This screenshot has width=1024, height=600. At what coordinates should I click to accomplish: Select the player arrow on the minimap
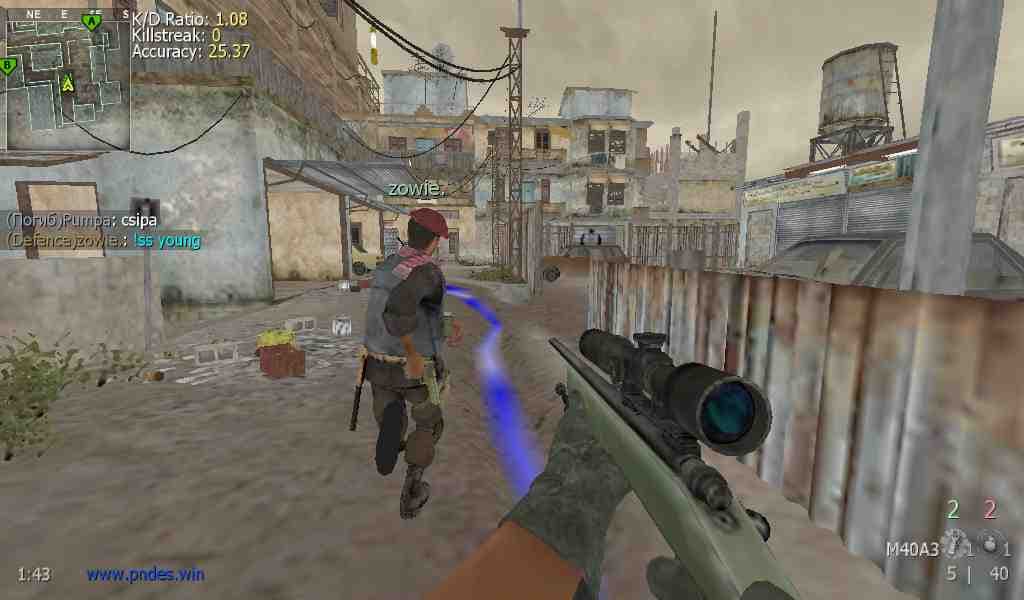click(68, 83)
